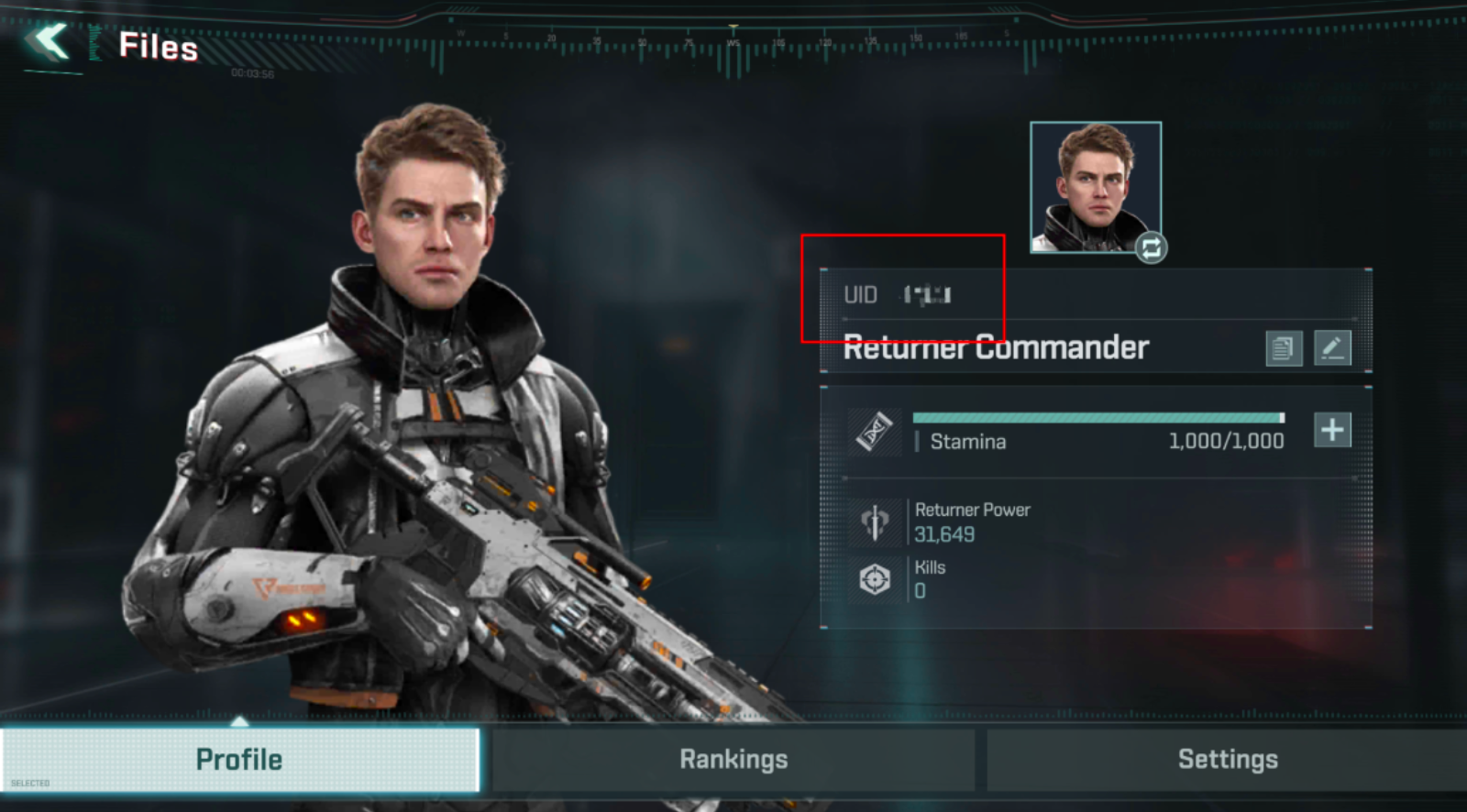Image resolution: width=1467 pixels, height=812 pixels.
Task: Copy profile info with the document icon
Action: pos(1284,348)
